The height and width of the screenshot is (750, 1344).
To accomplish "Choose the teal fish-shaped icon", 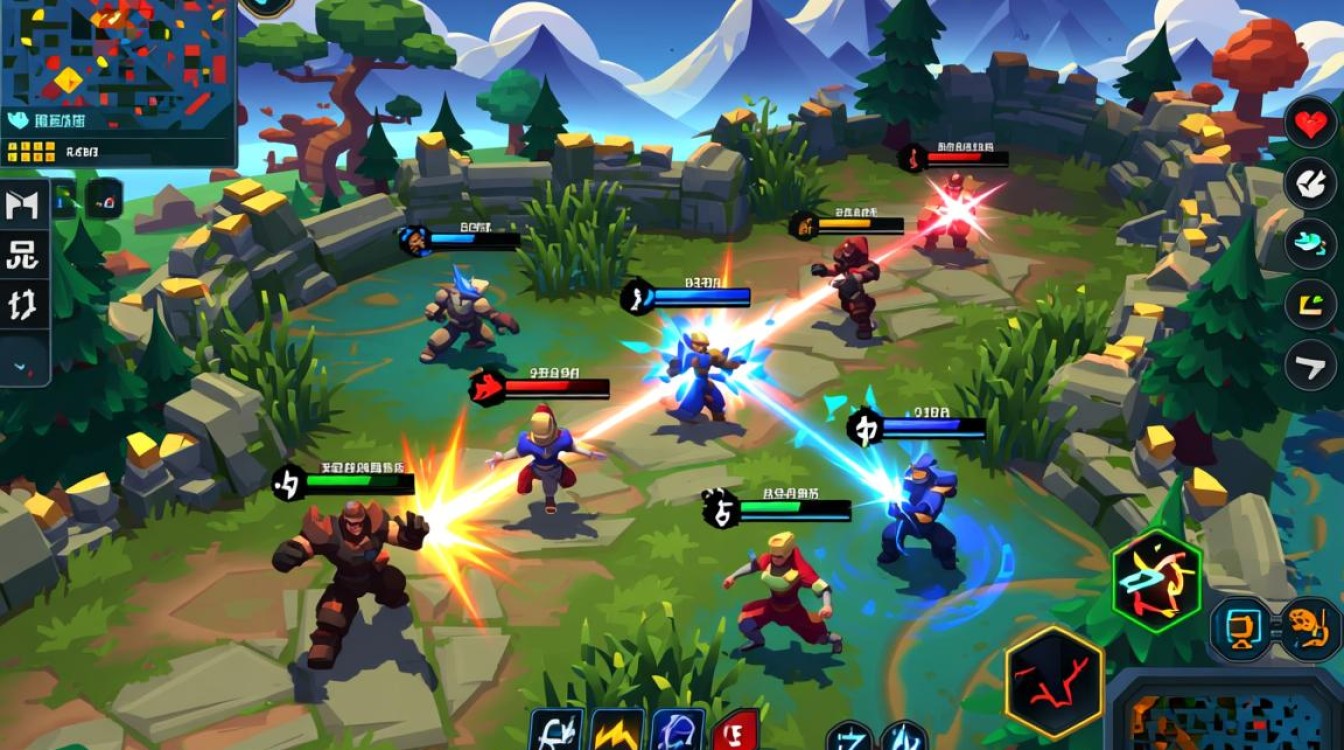I will pos(1310,243).
